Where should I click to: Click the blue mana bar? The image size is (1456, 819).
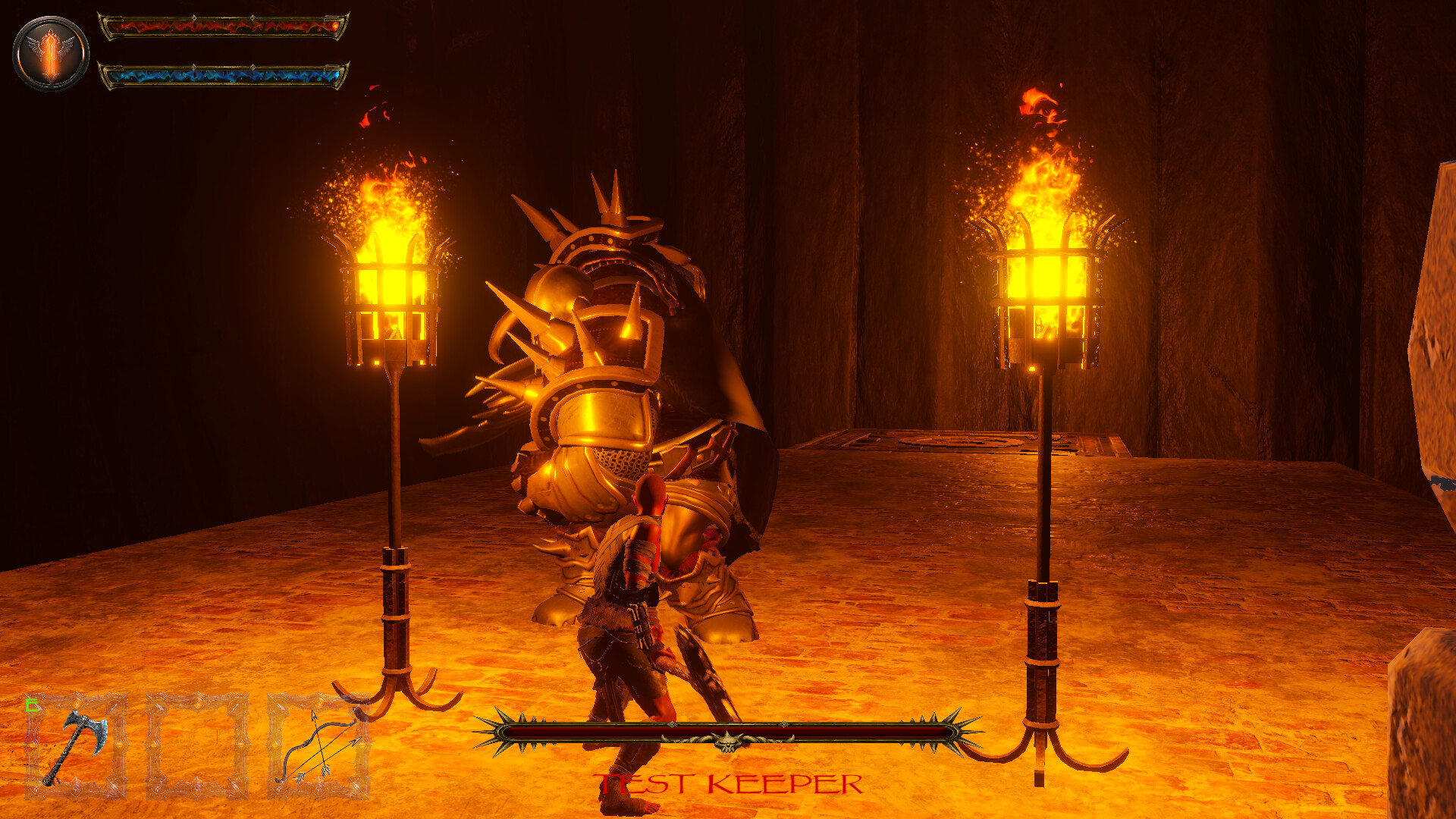[220, 76]
